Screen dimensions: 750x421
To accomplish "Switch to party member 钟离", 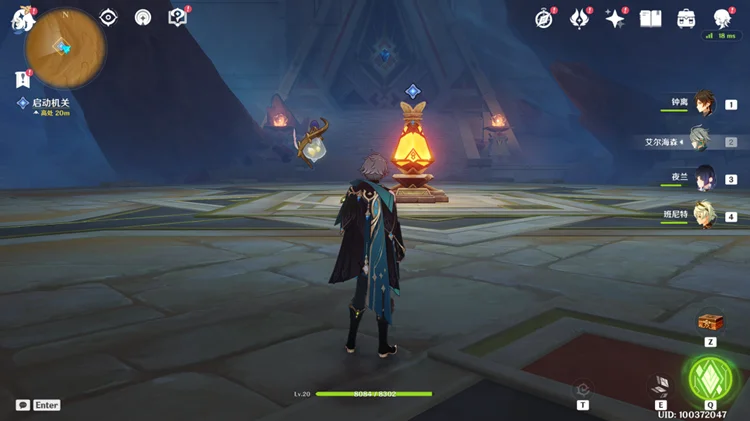I will [x=704, y=104].
